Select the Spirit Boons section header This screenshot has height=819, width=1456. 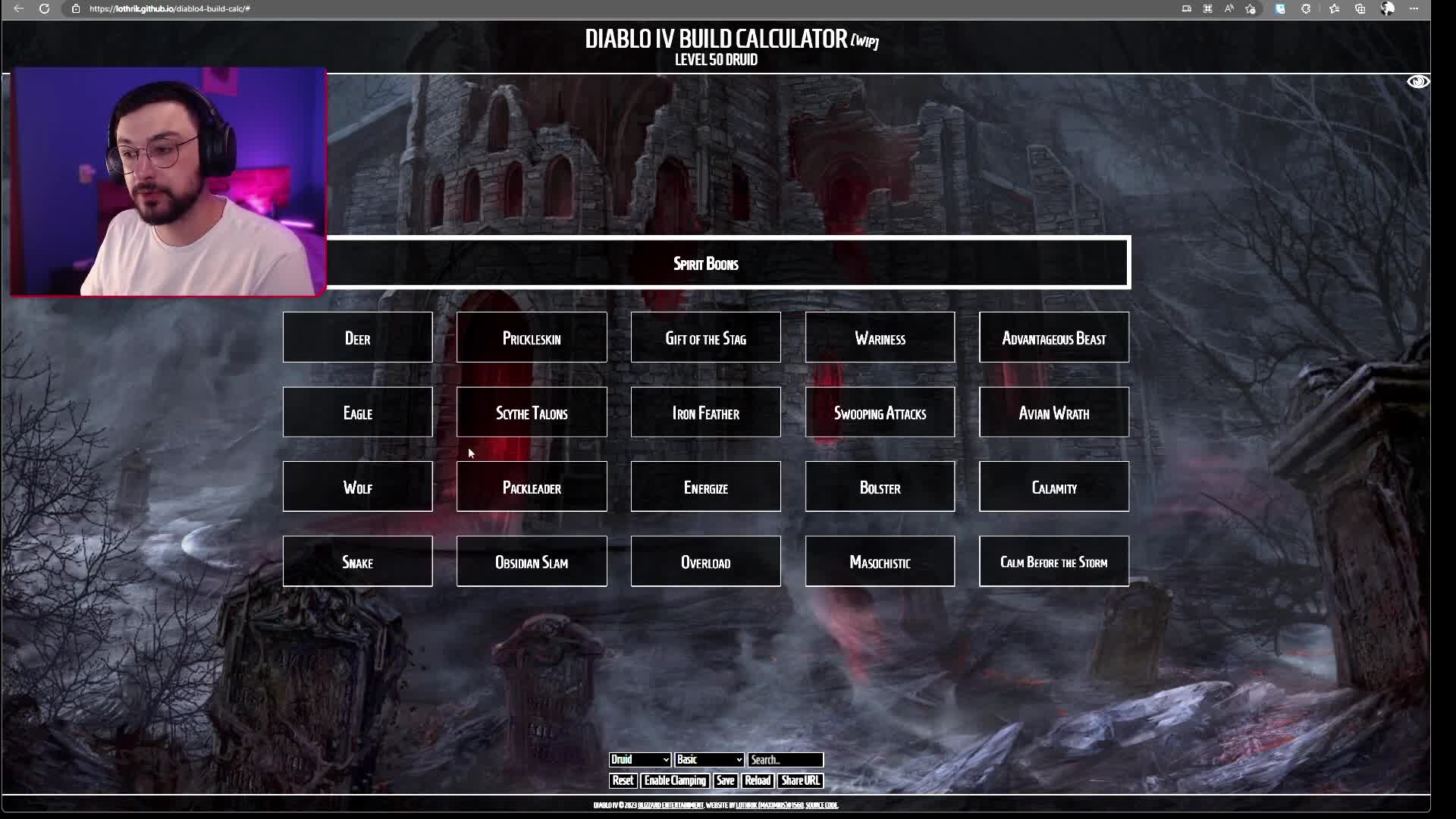[x=705, y=263]
